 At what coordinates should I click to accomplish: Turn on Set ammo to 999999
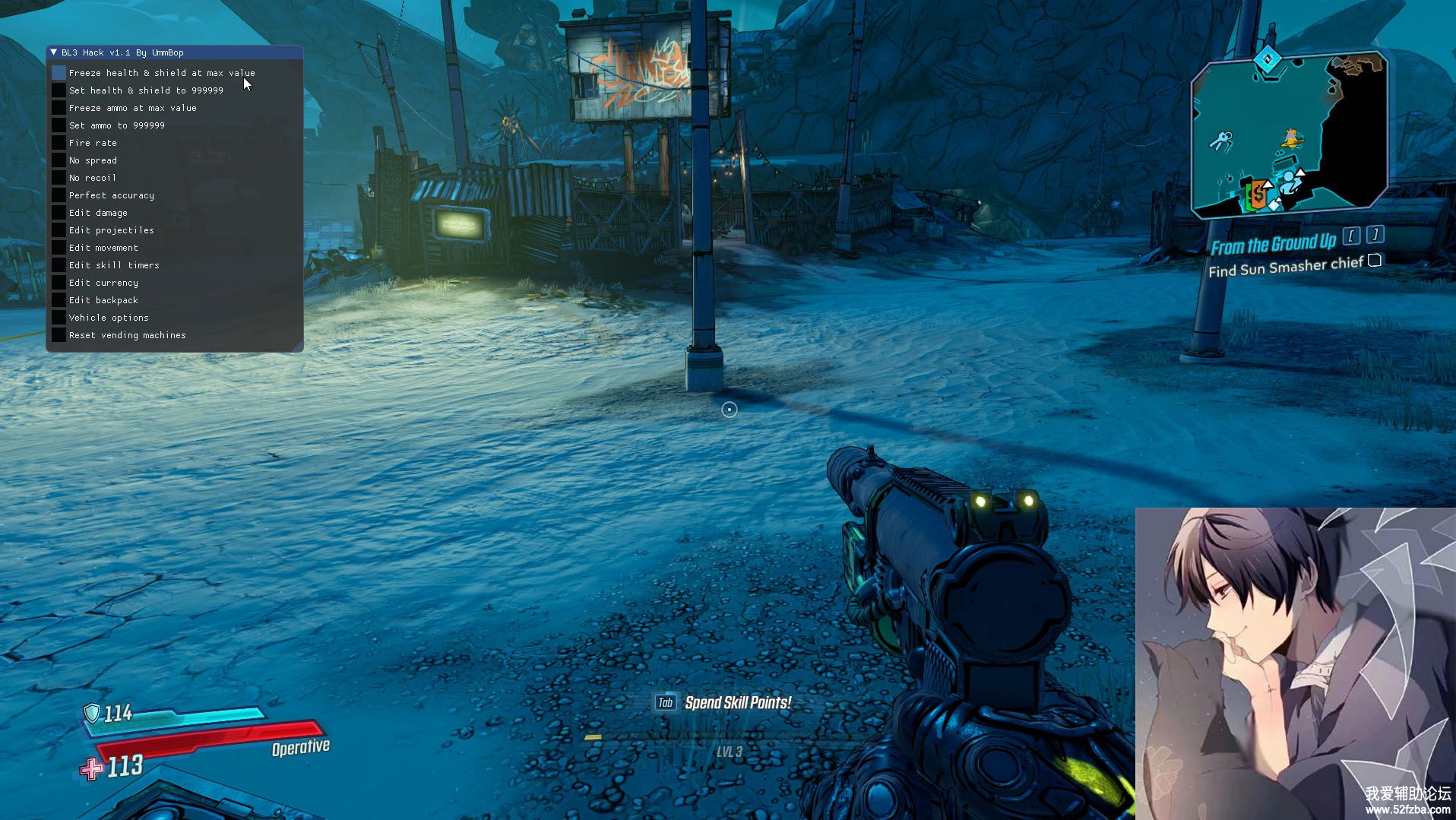click(x=59, y=125)
